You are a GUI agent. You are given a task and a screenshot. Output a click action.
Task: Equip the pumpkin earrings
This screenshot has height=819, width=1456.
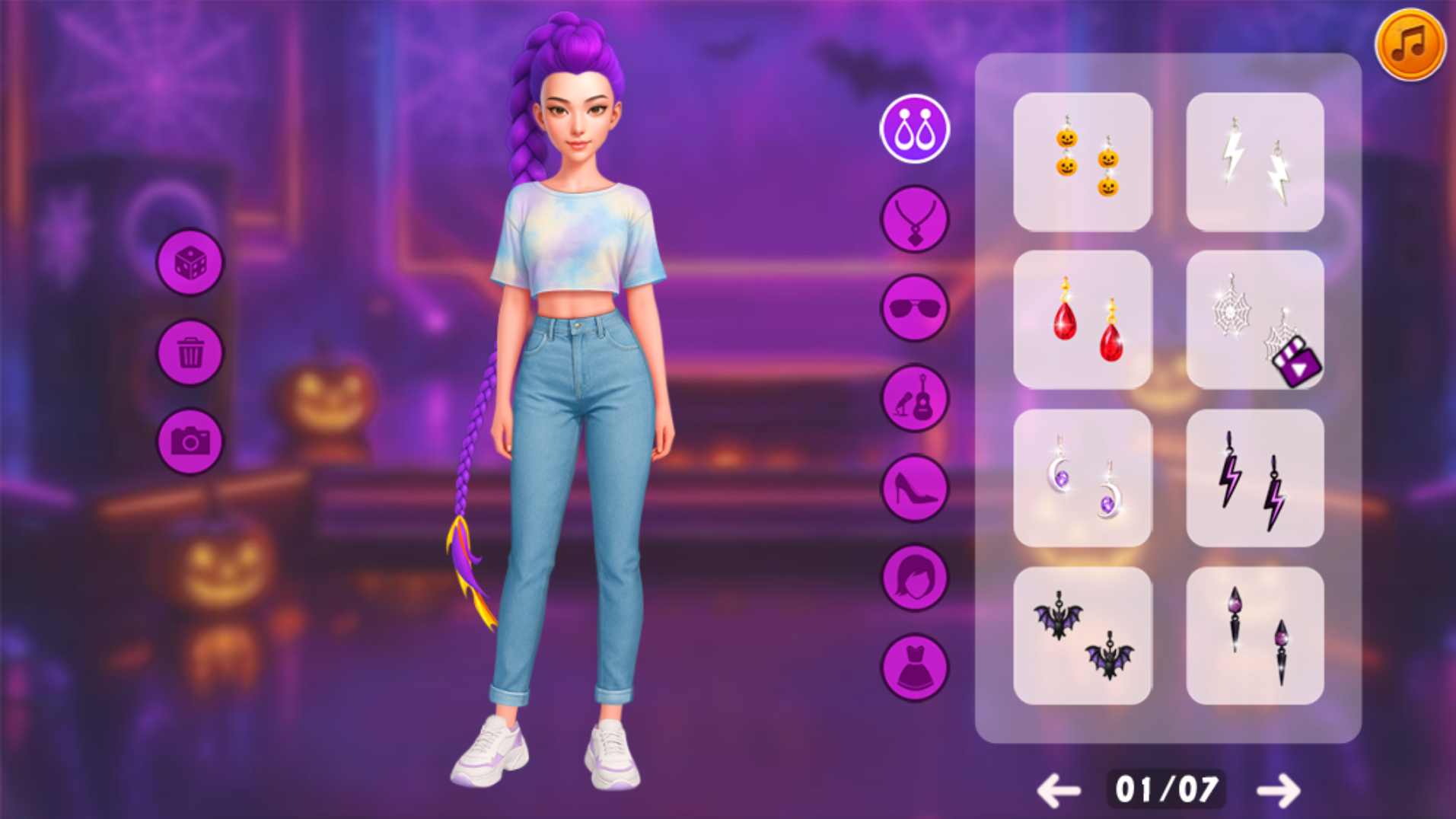point(1082,162)
